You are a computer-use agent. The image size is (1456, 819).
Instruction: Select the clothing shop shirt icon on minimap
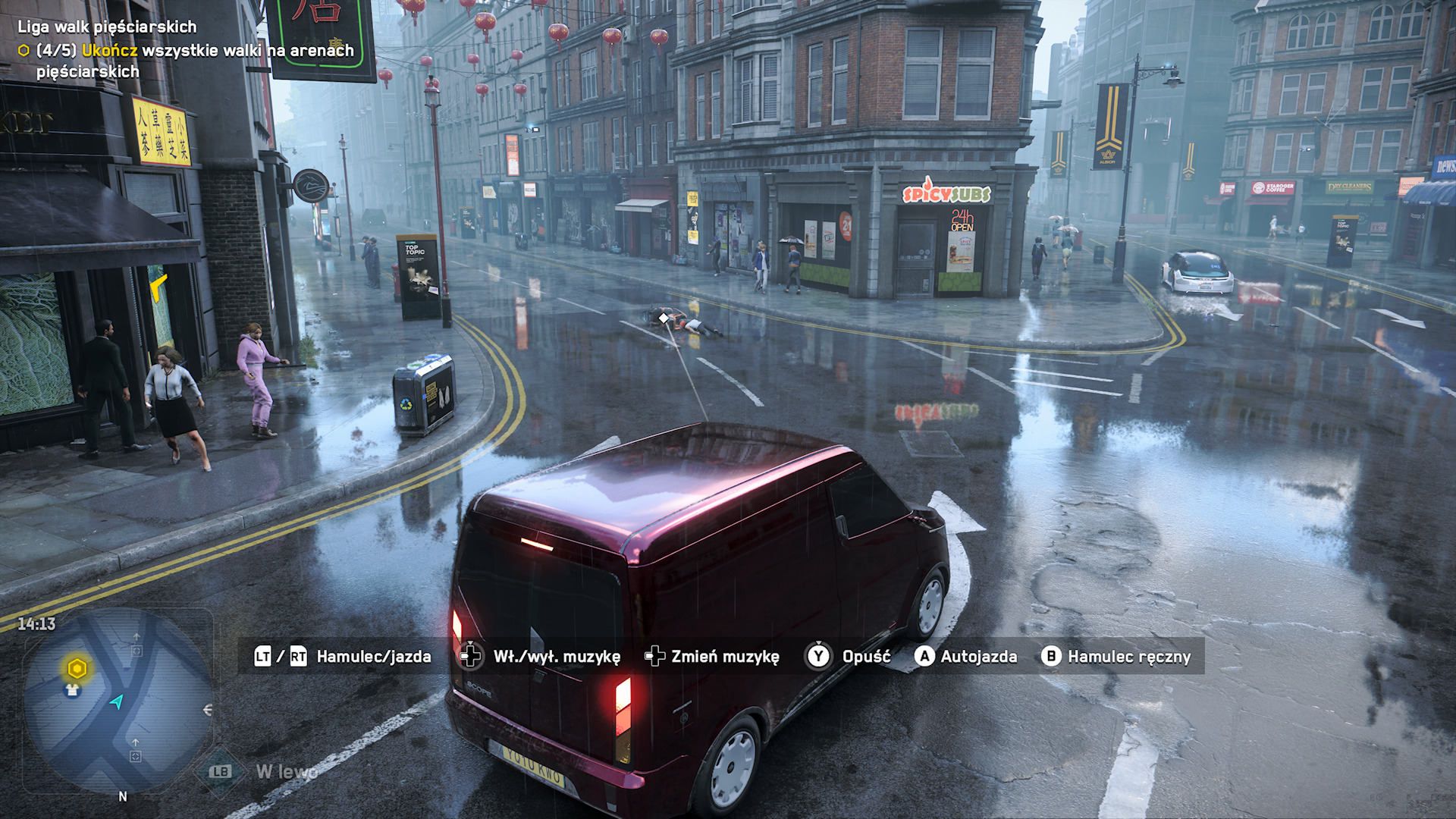coord(72,690)
